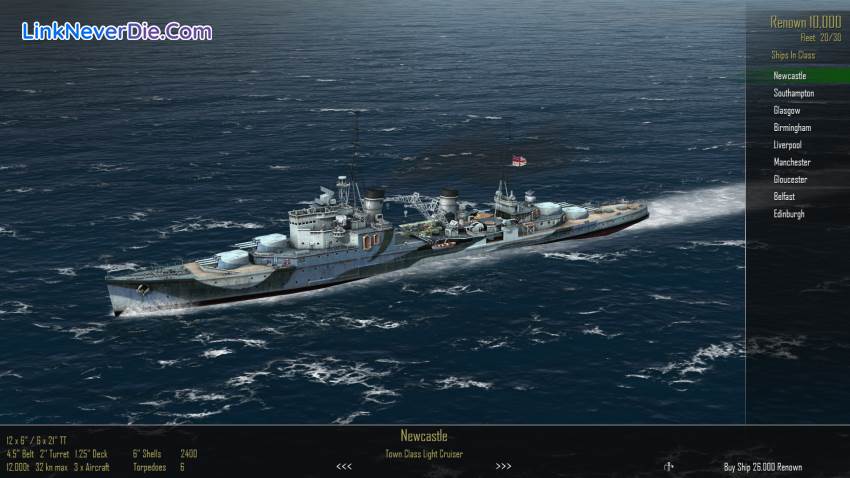The image size is (850, 478).
Task: Go to previous ship class arrow
Action: (344, 466)
